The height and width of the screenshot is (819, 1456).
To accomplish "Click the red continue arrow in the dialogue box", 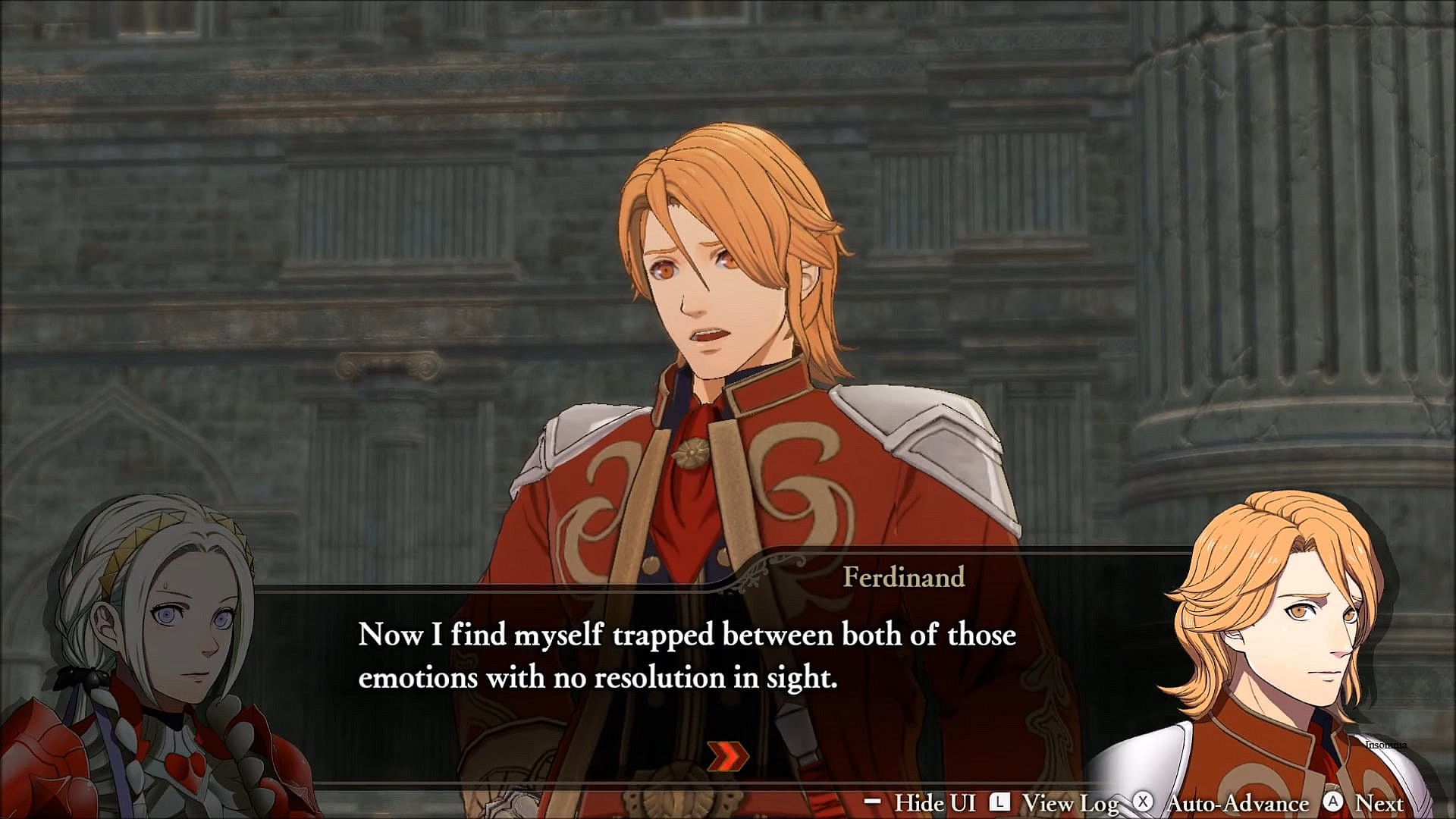I will 727,755.
